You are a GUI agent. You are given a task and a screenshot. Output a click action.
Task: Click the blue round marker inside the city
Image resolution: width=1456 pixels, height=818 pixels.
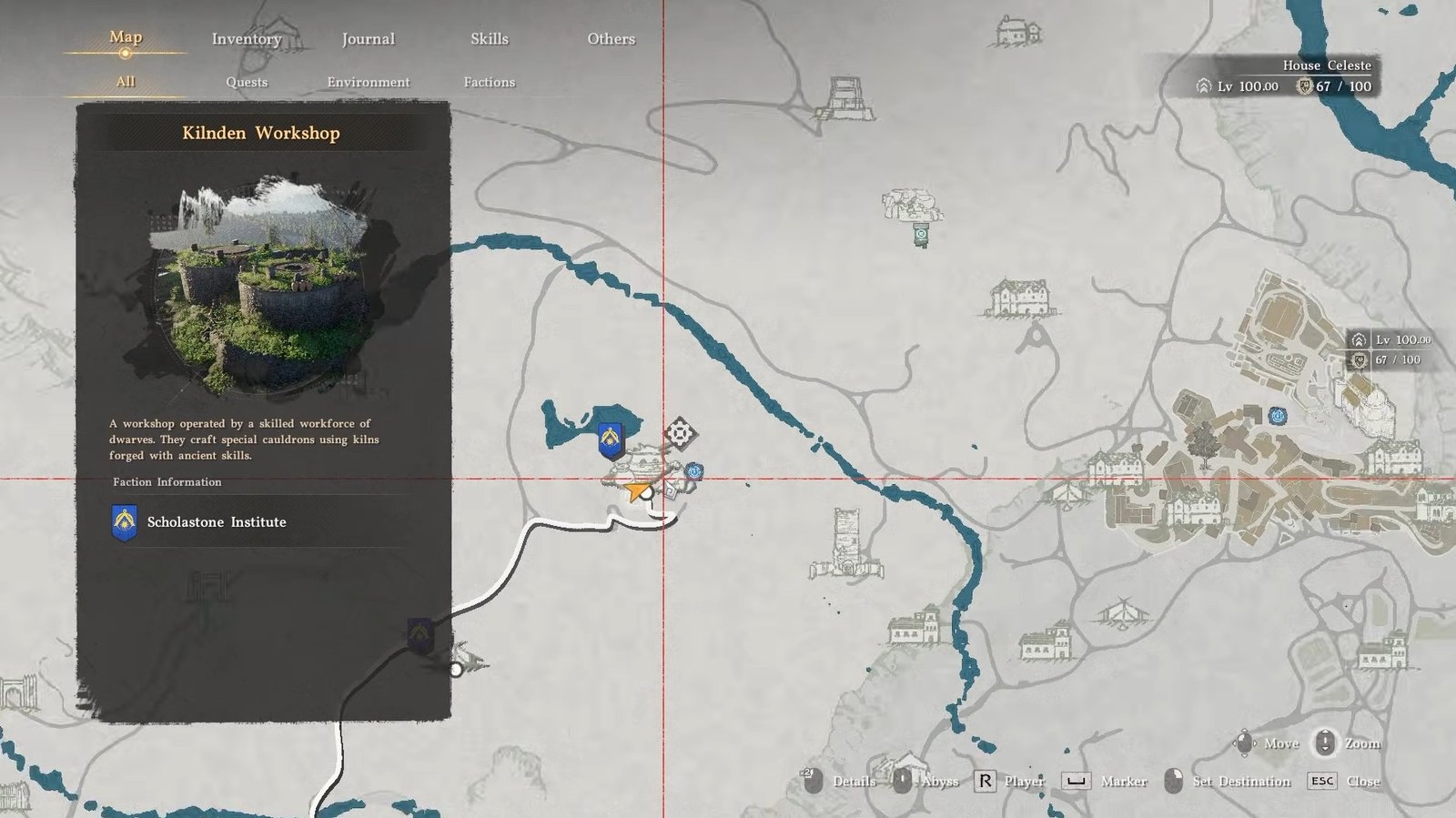1278,416
